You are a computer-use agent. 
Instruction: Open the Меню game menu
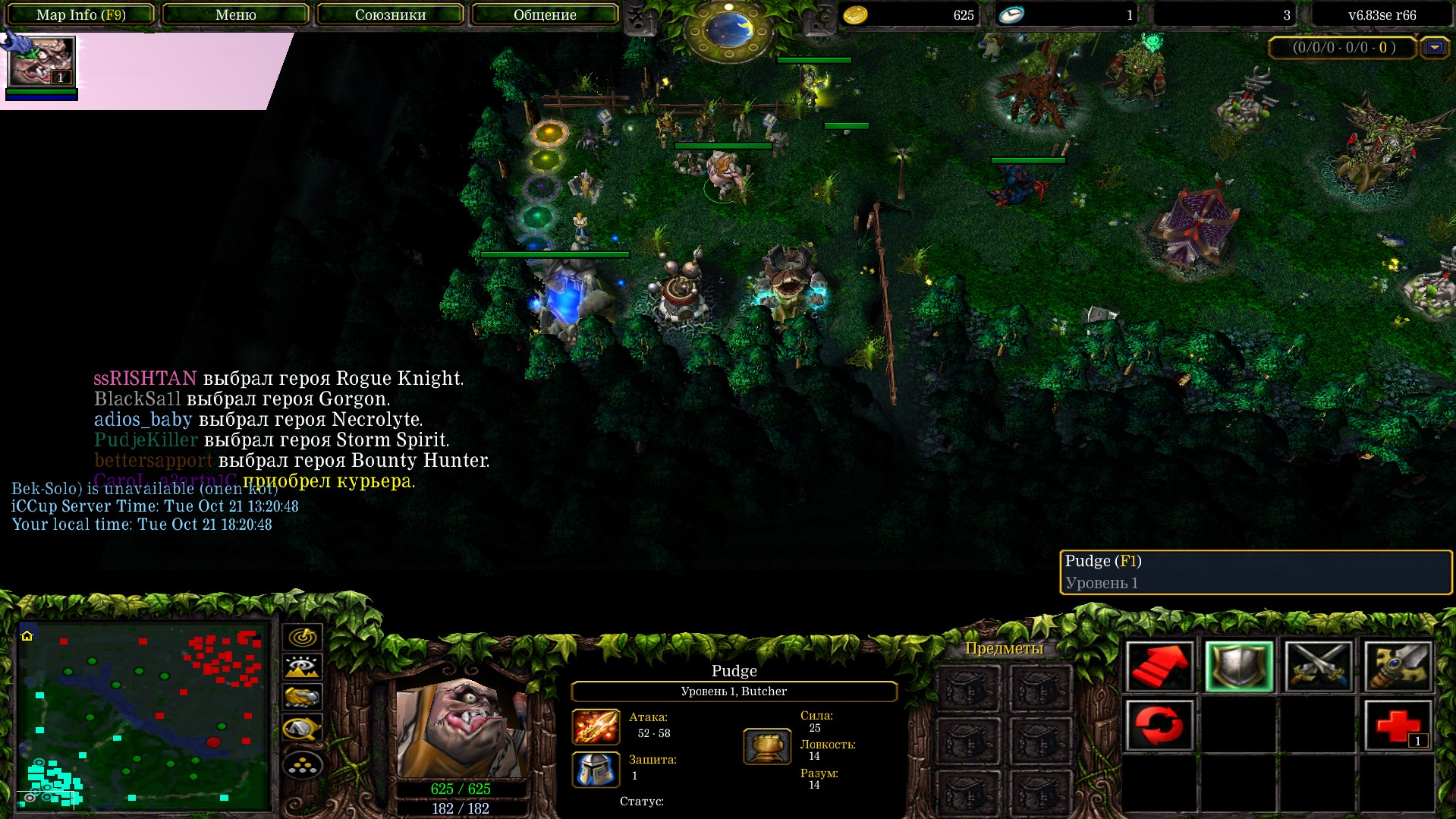point(235,14)
